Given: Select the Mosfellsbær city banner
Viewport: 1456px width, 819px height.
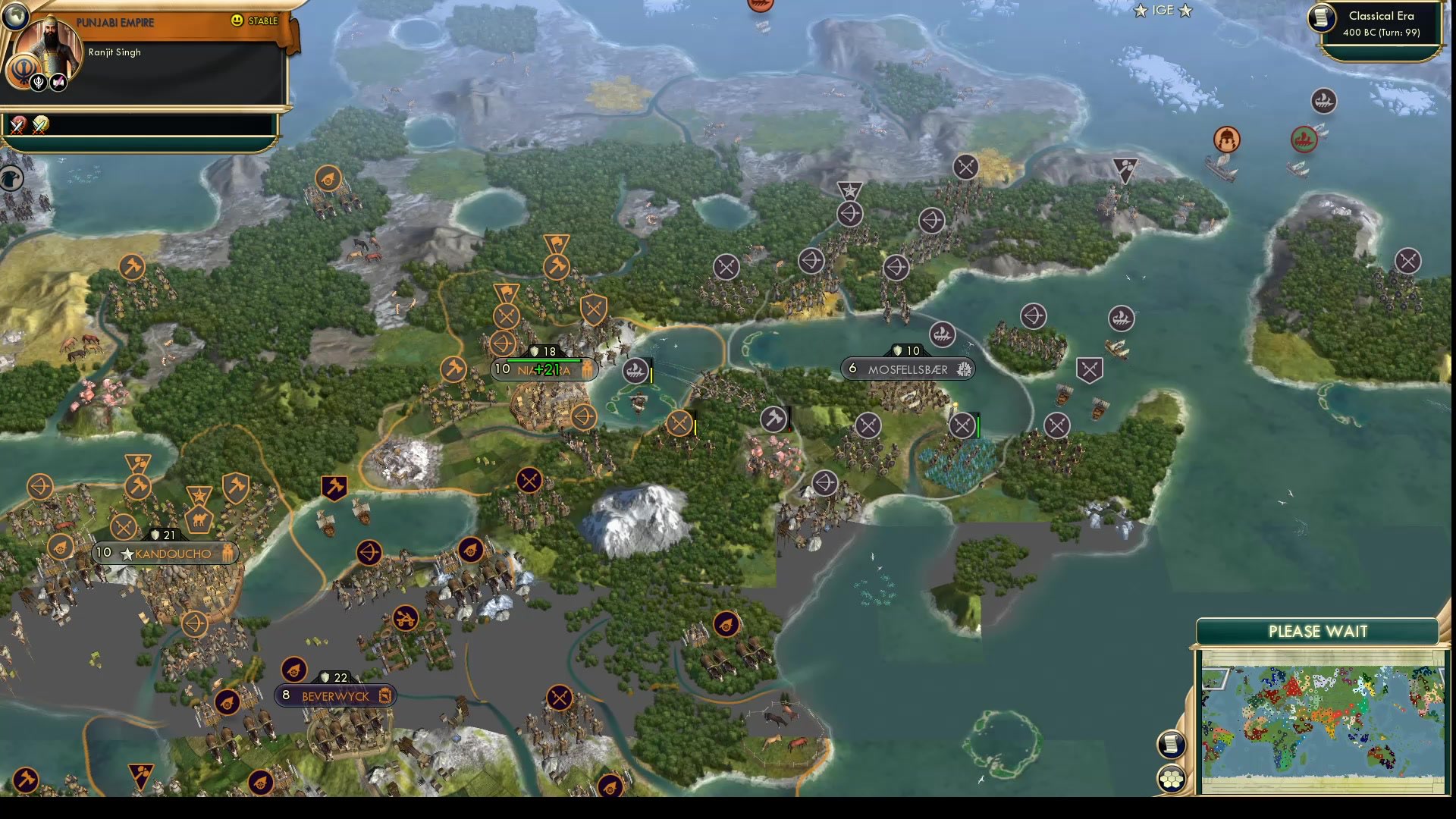Looking at the screenshot, I should (x=907, y=369).
